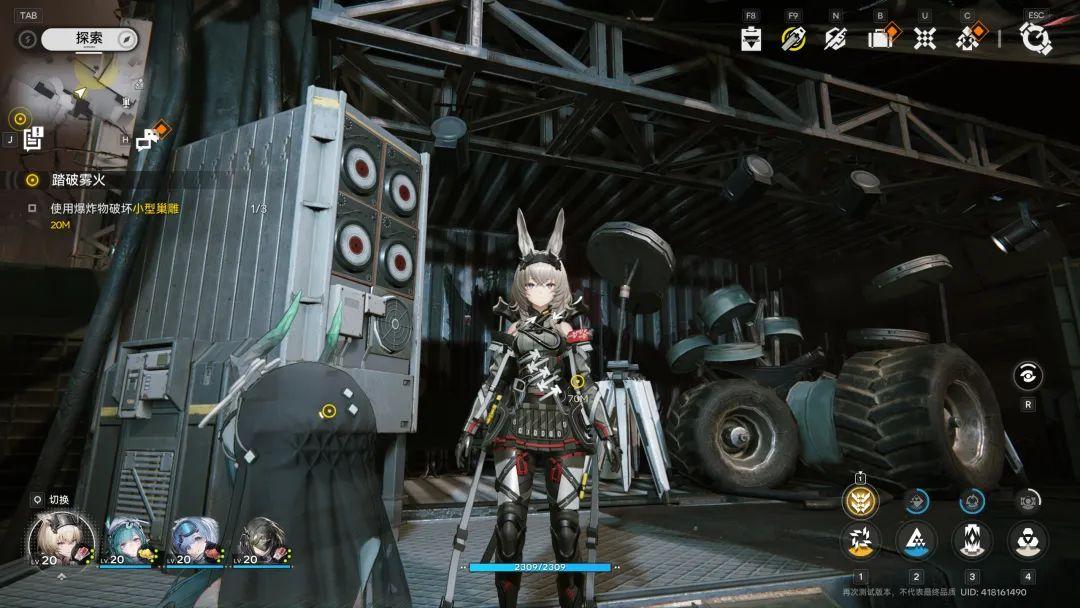Image resolution: width=1080 pixels, height=608 pixels.
Task: Click the 探索 exploration mode pill
Action: point(89,38)
